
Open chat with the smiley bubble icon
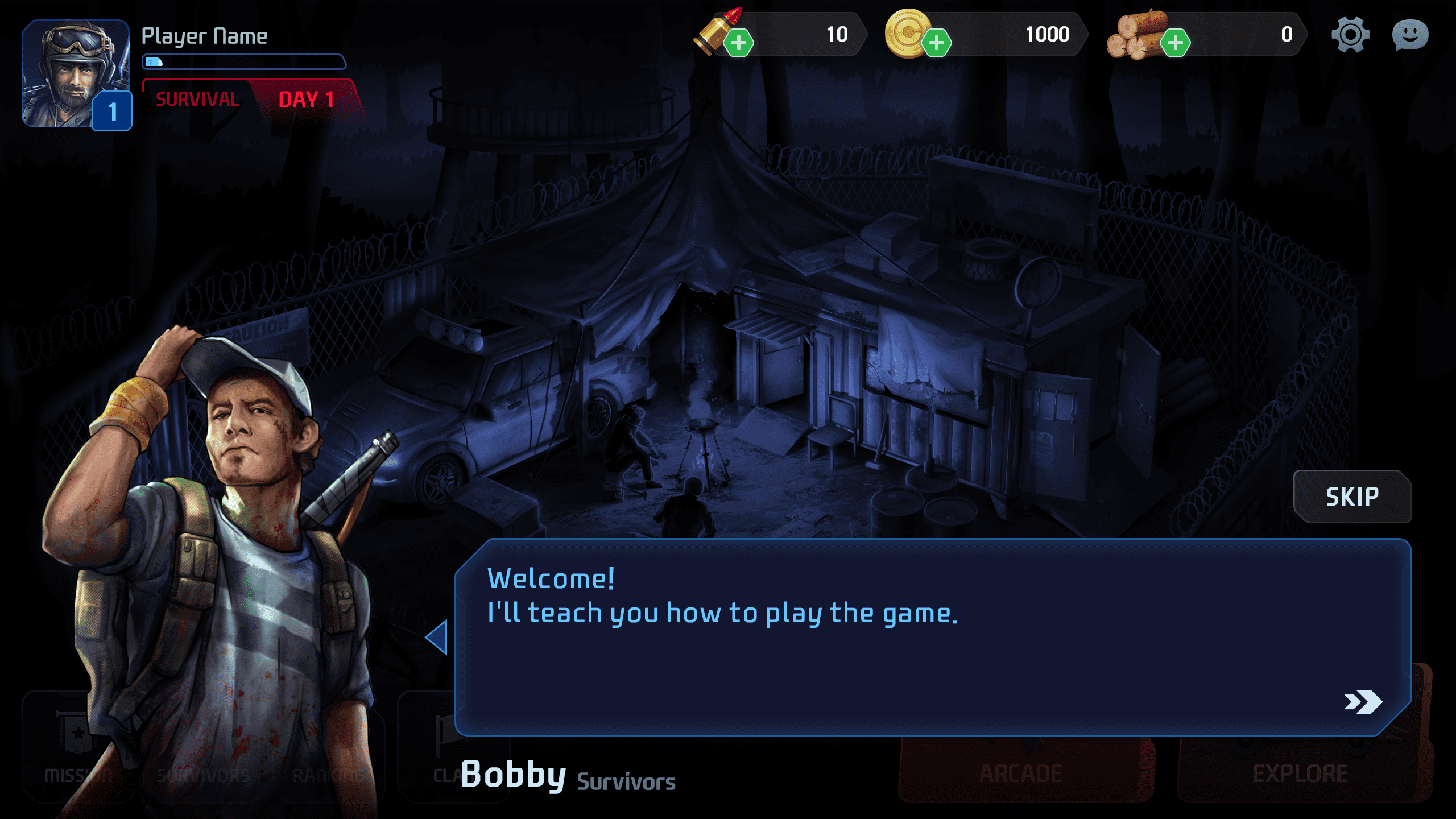coord(1410,35)
